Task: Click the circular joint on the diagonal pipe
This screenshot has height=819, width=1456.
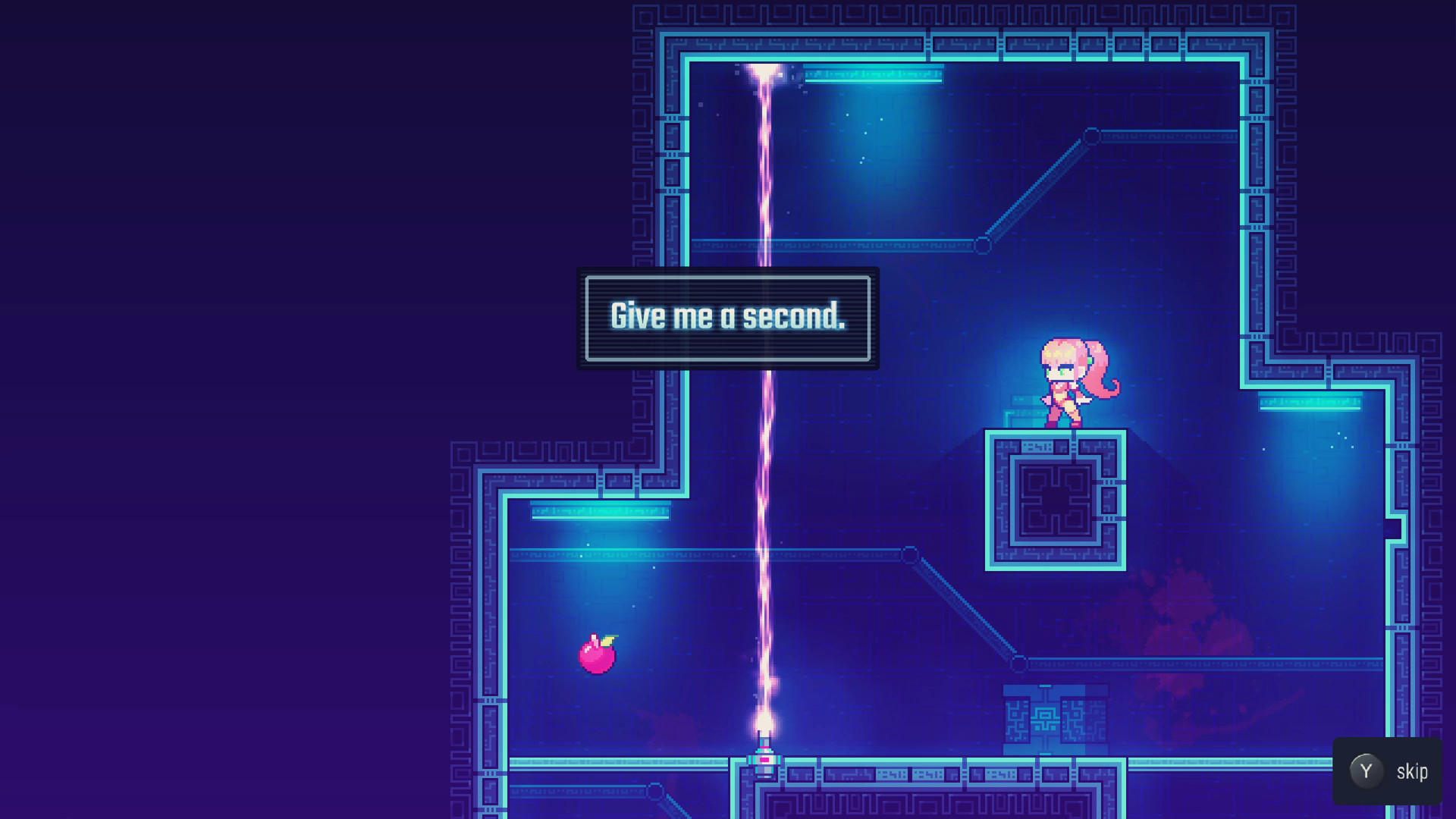Action: click(x=1092, y=138)
